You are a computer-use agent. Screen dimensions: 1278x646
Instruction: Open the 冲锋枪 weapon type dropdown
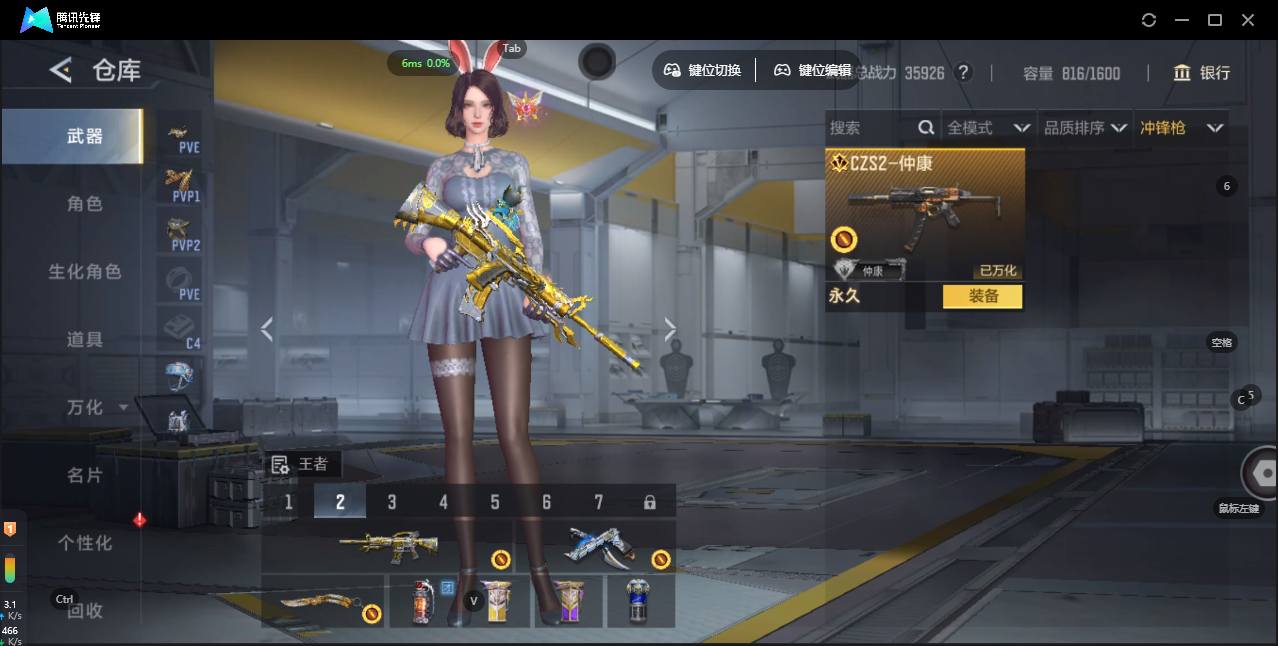point(1181,128)
